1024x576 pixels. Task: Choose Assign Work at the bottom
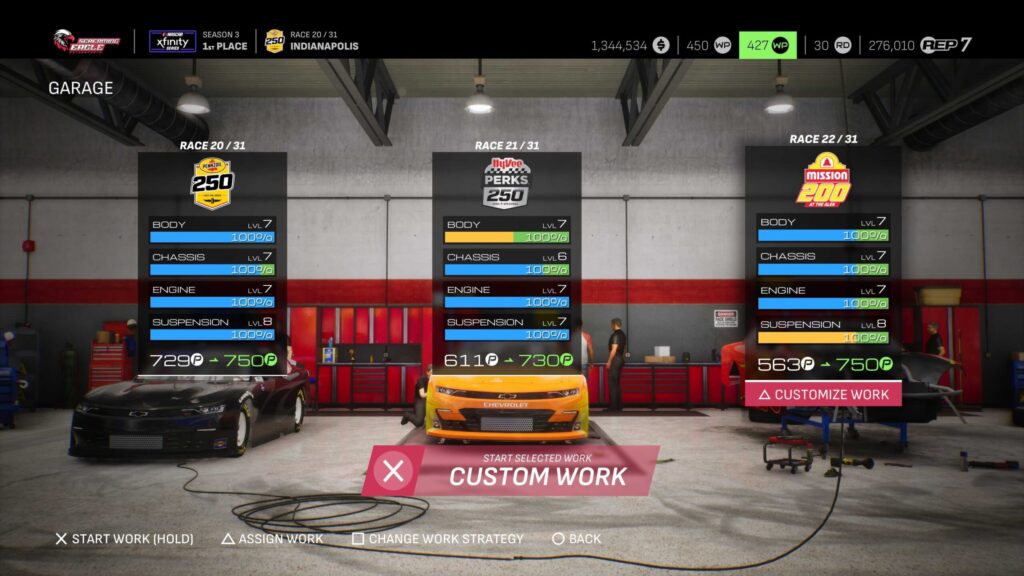click(x=272, y=539)
